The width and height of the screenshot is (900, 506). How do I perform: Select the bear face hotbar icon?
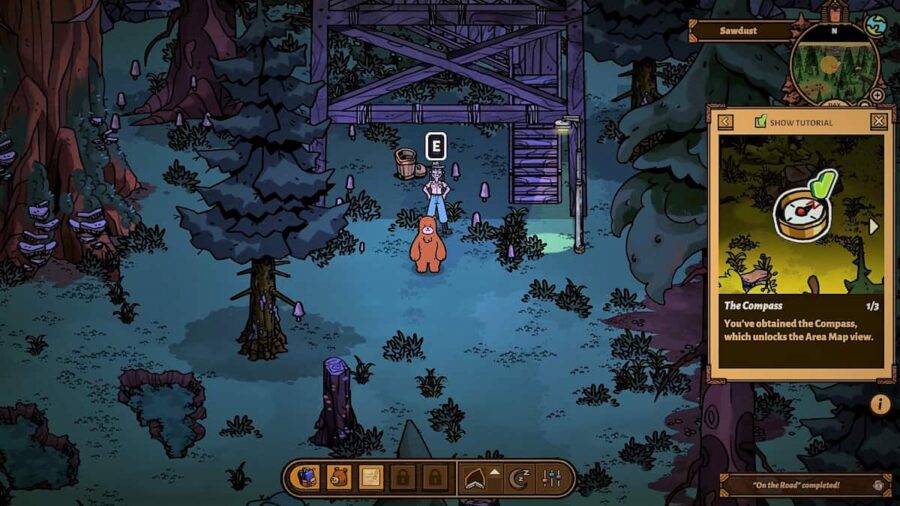338,478
